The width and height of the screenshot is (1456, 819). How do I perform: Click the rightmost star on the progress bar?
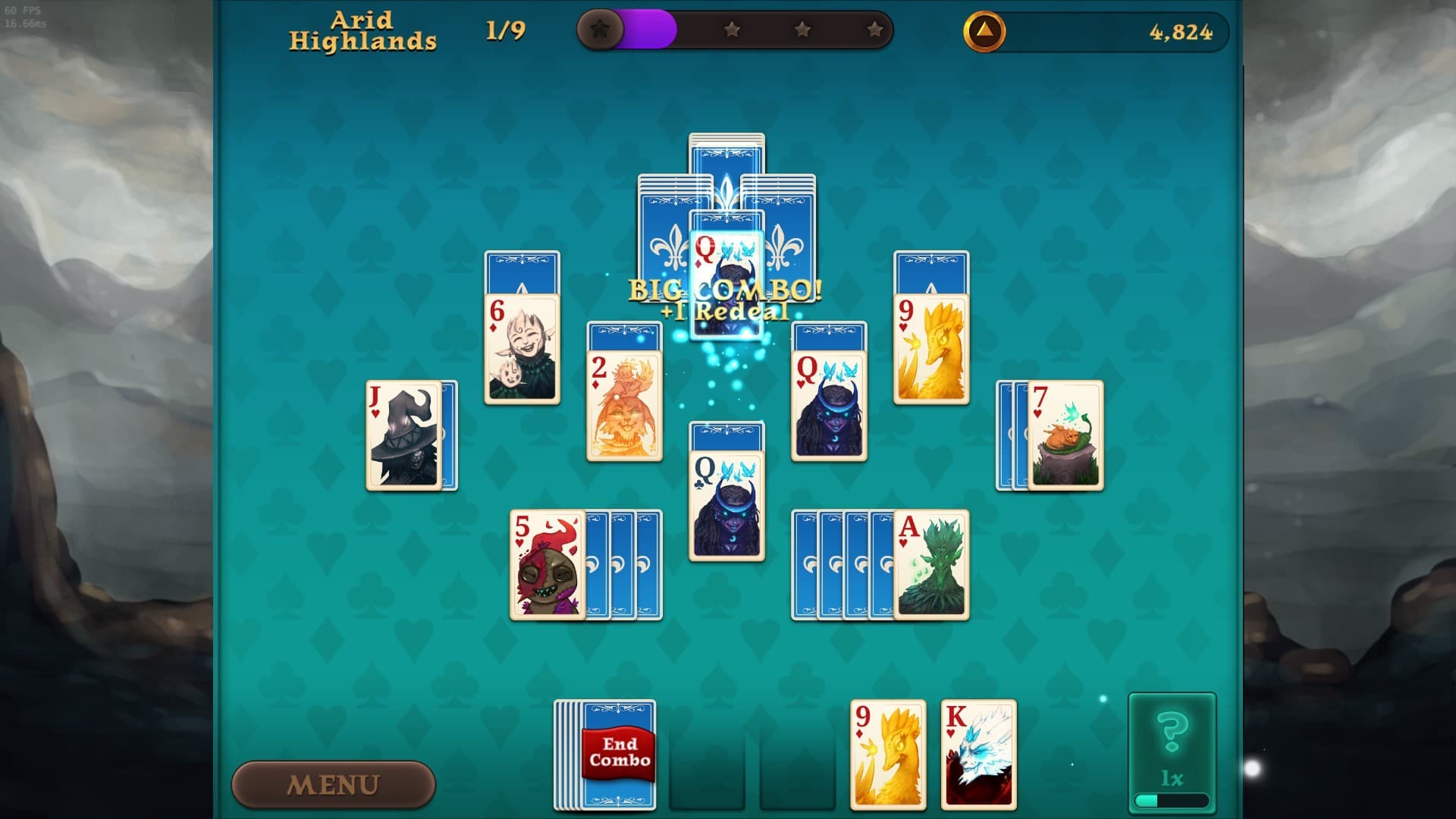click(x=876, y=29)
